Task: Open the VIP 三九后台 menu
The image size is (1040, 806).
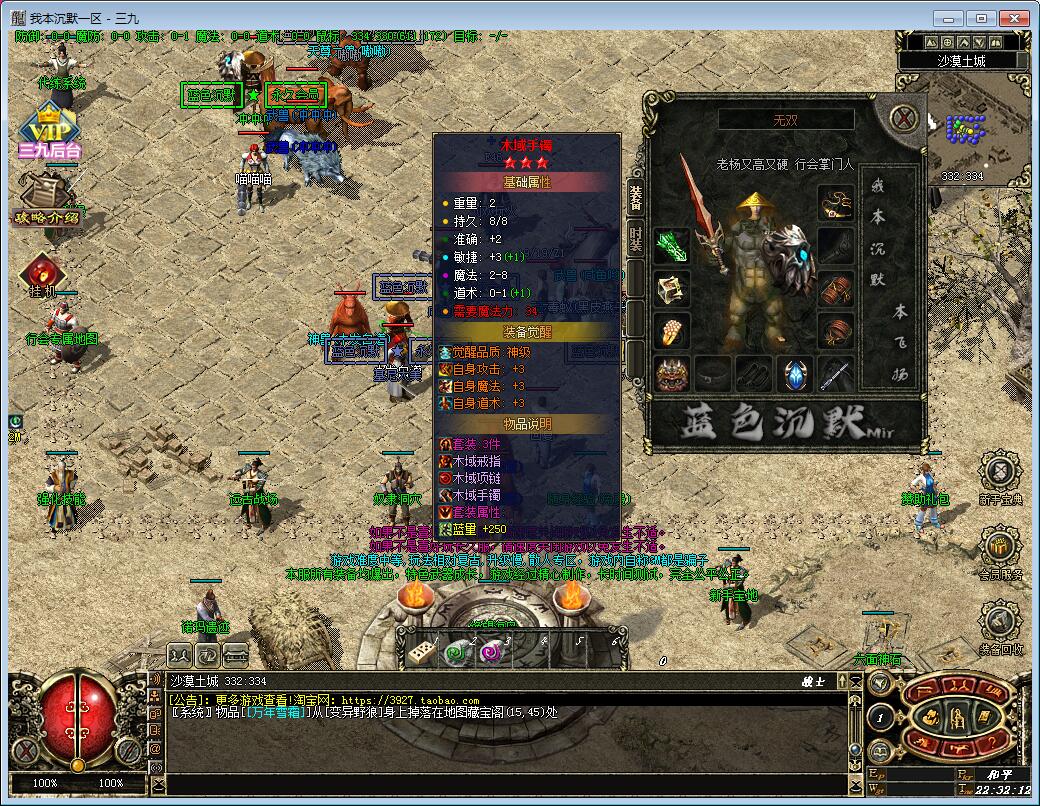Action: coord(48,135)
